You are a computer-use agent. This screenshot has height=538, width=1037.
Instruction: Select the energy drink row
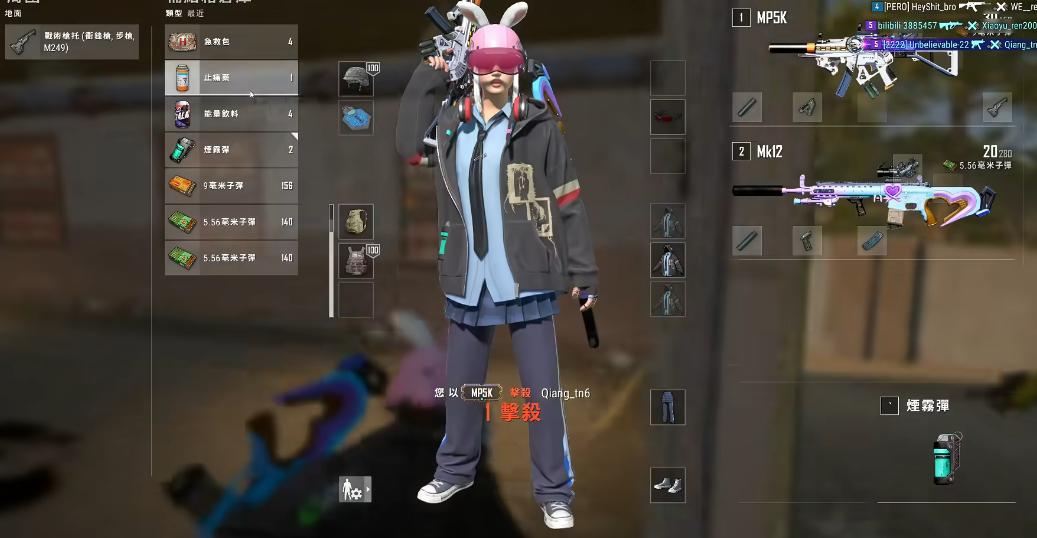point(231,114)
